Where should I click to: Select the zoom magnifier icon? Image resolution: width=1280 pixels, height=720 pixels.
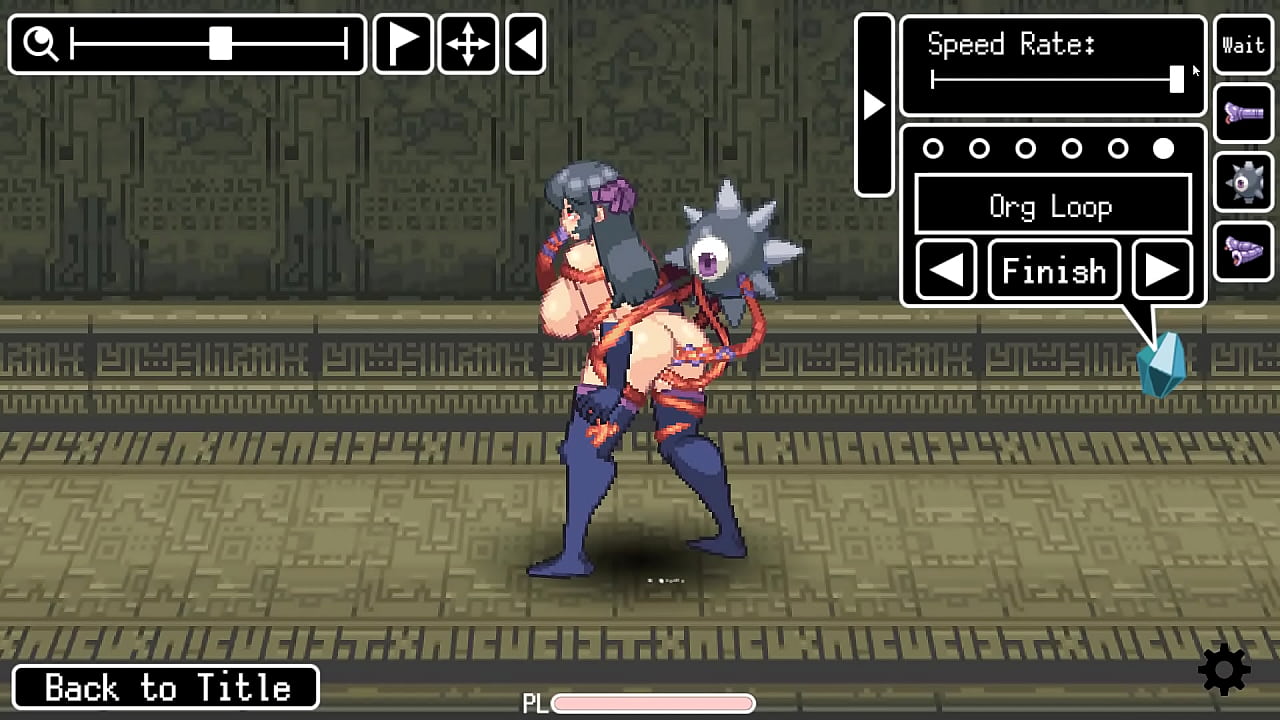[x=40, y=44]
